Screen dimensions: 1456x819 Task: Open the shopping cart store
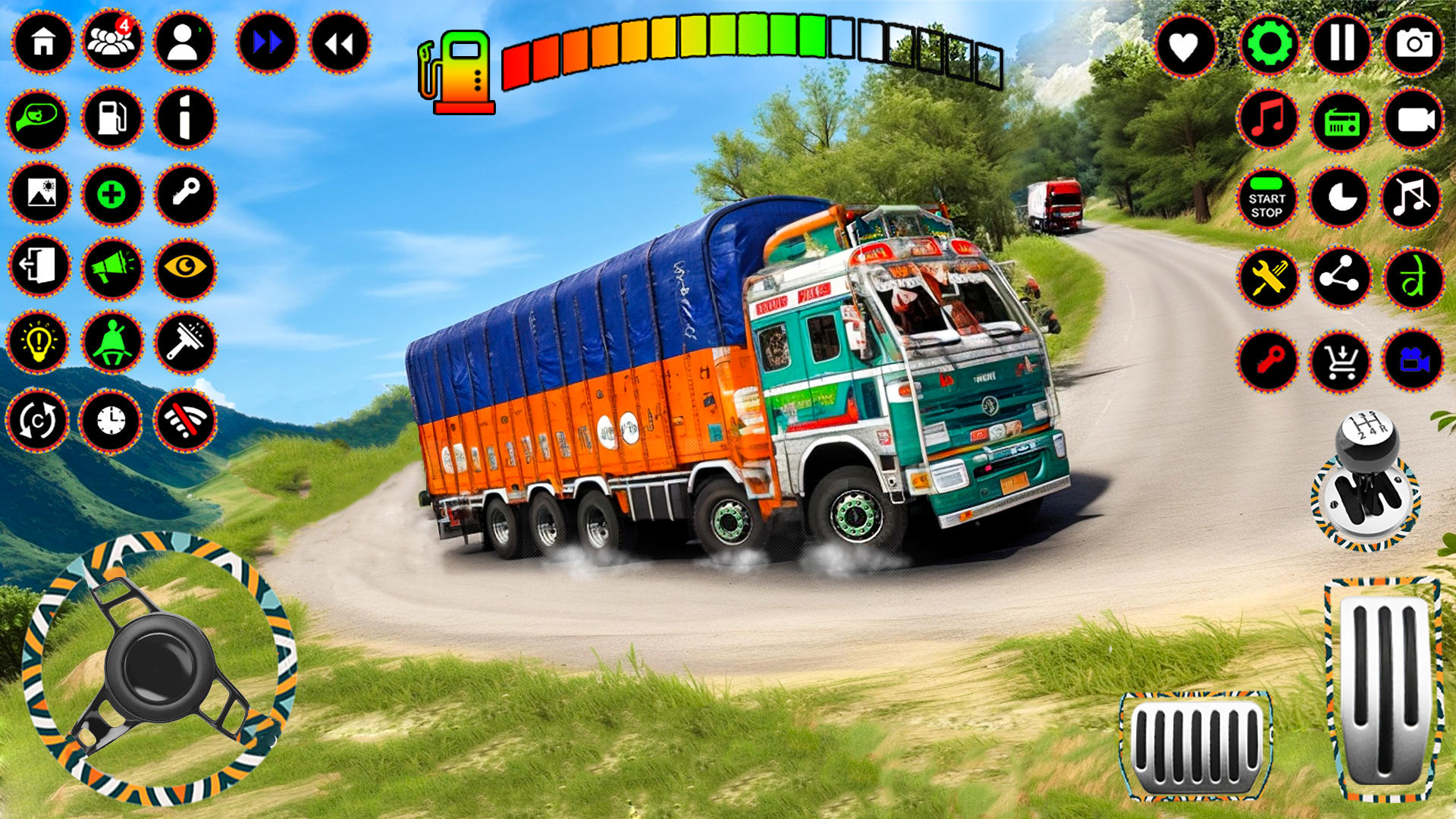(x=1341, y=361)
